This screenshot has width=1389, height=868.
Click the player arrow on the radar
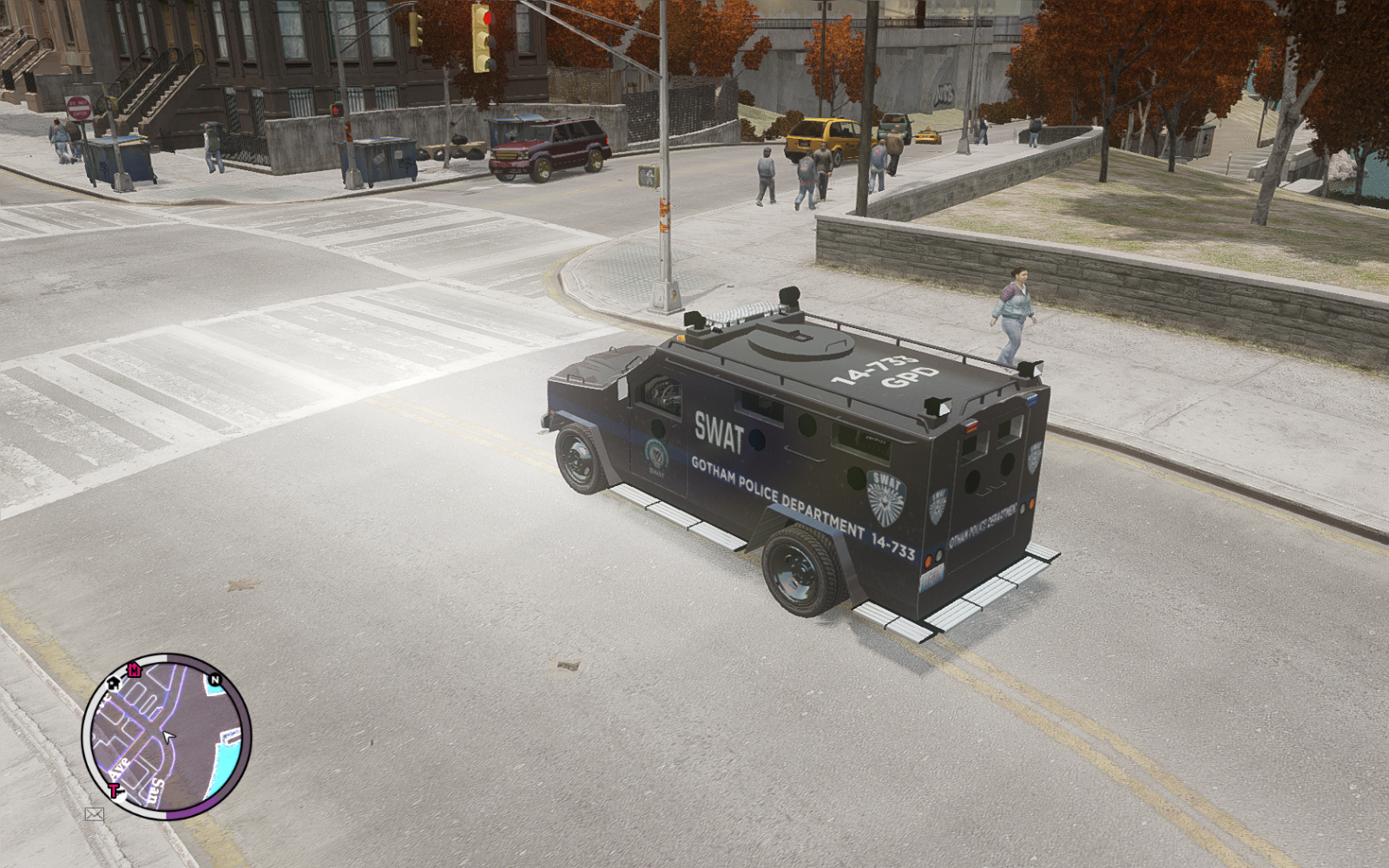tap(168, 737)
